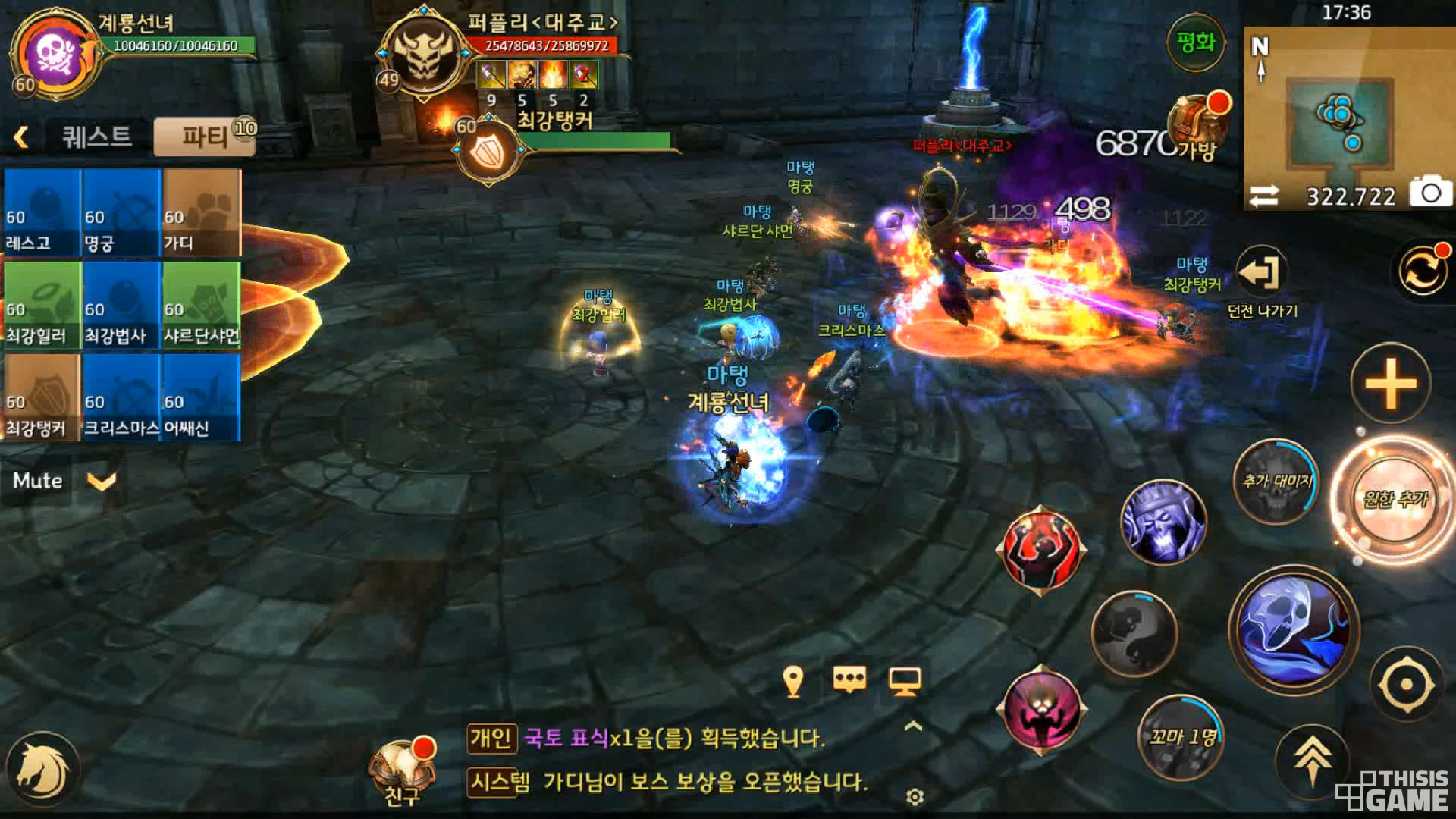The image size is (1456, 819).
Task: Expand the party panel dropdown arrow
Action: [x=102, y=482]
